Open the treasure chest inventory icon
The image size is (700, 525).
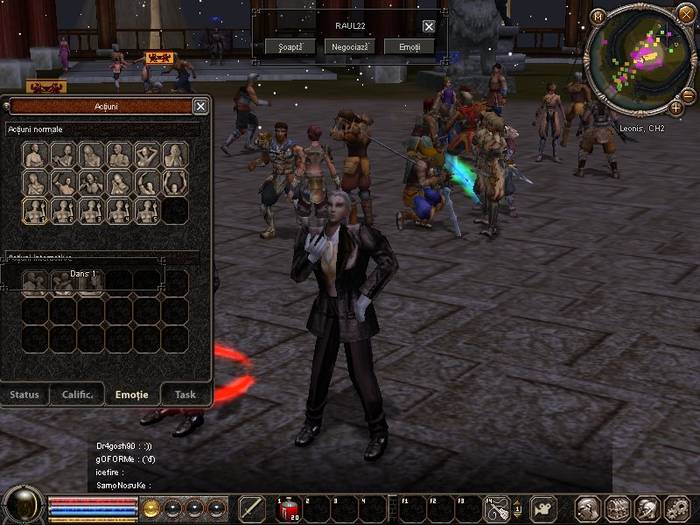617,509
